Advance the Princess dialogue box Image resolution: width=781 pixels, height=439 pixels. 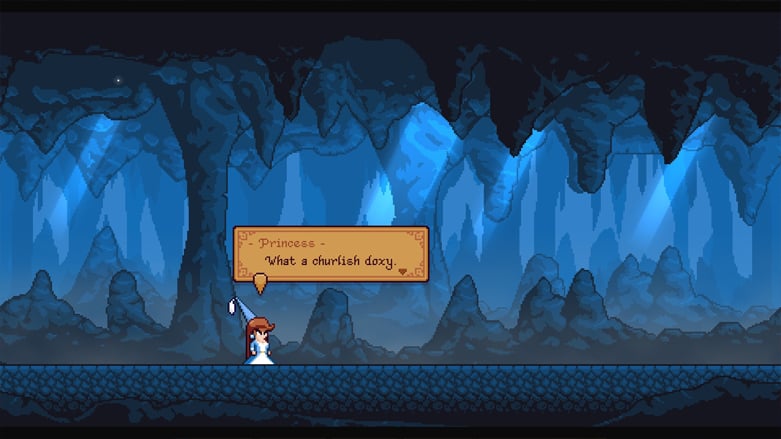coord(330,254)
